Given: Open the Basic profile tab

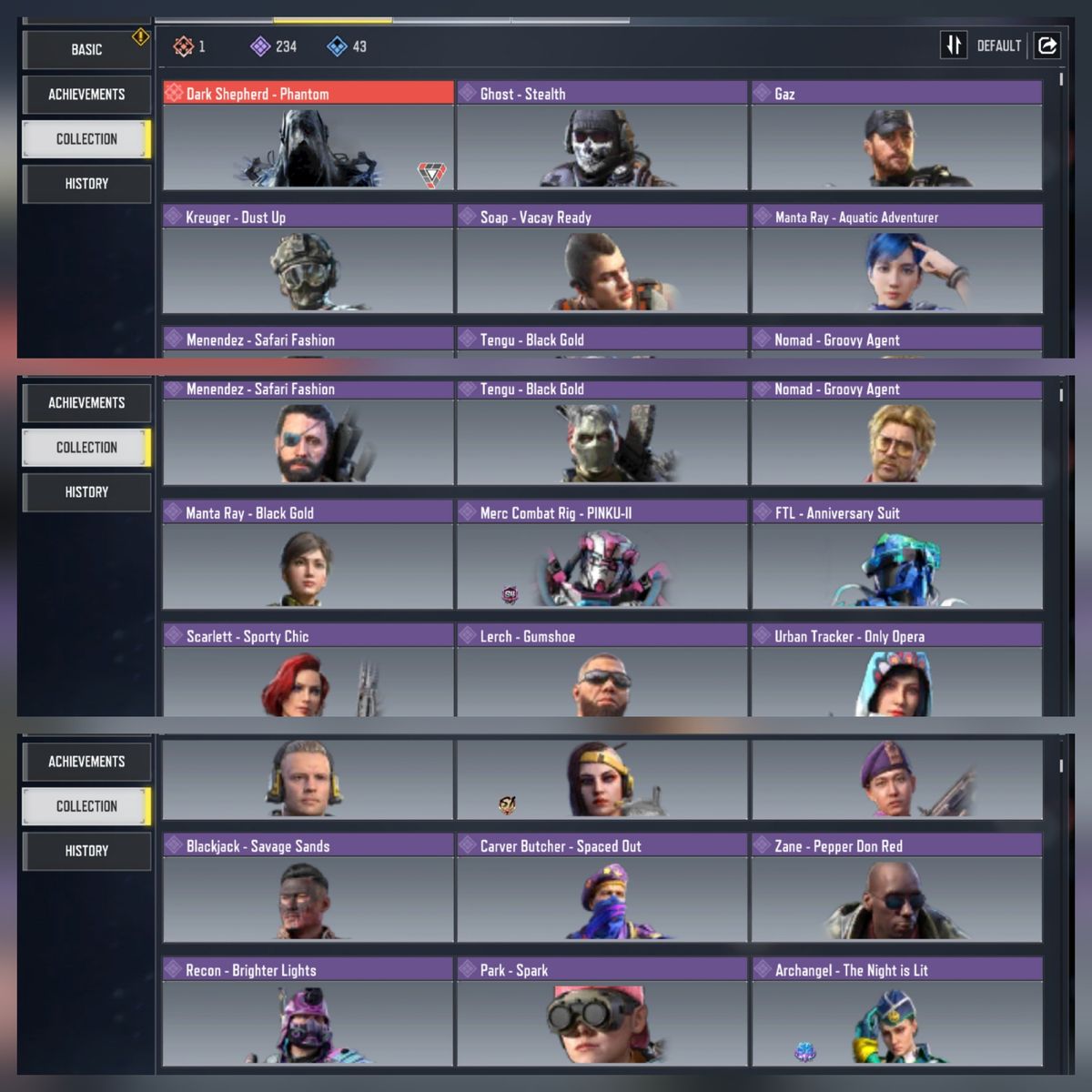Looking at the screenshot, I should [x=86, y=50].
